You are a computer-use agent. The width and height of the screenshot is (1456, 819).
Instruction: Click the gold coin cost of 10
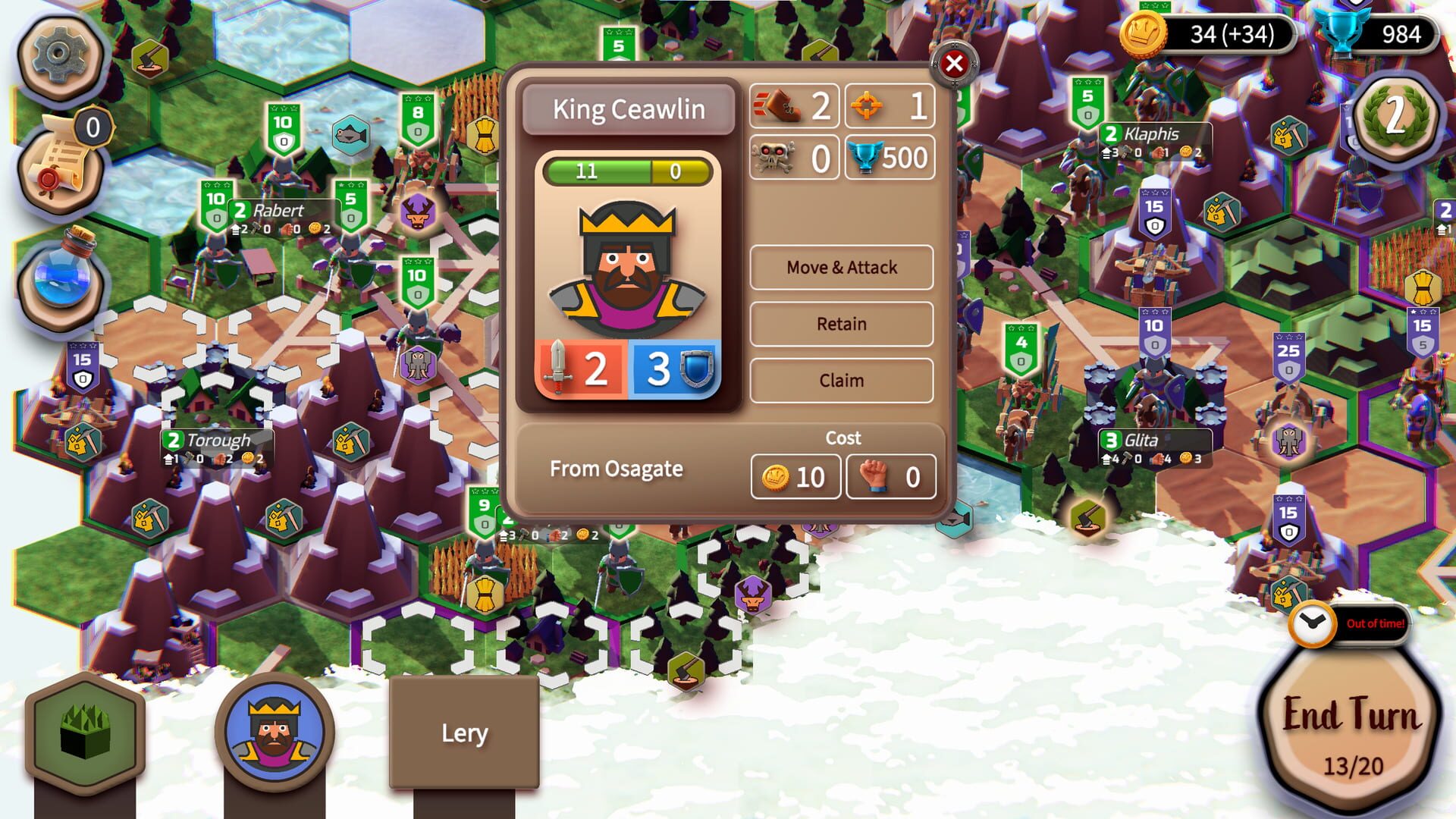click(x=795, y=477)
